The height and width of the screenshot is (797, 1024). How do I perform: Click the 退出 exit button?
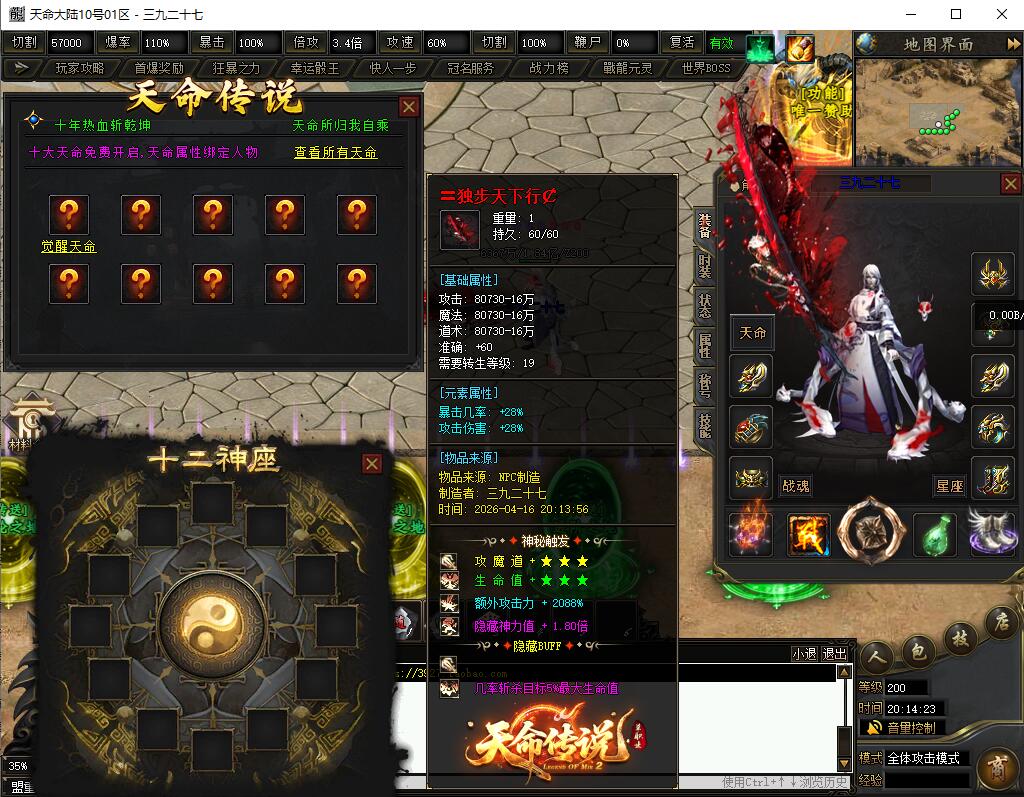[x=834, y=654]
